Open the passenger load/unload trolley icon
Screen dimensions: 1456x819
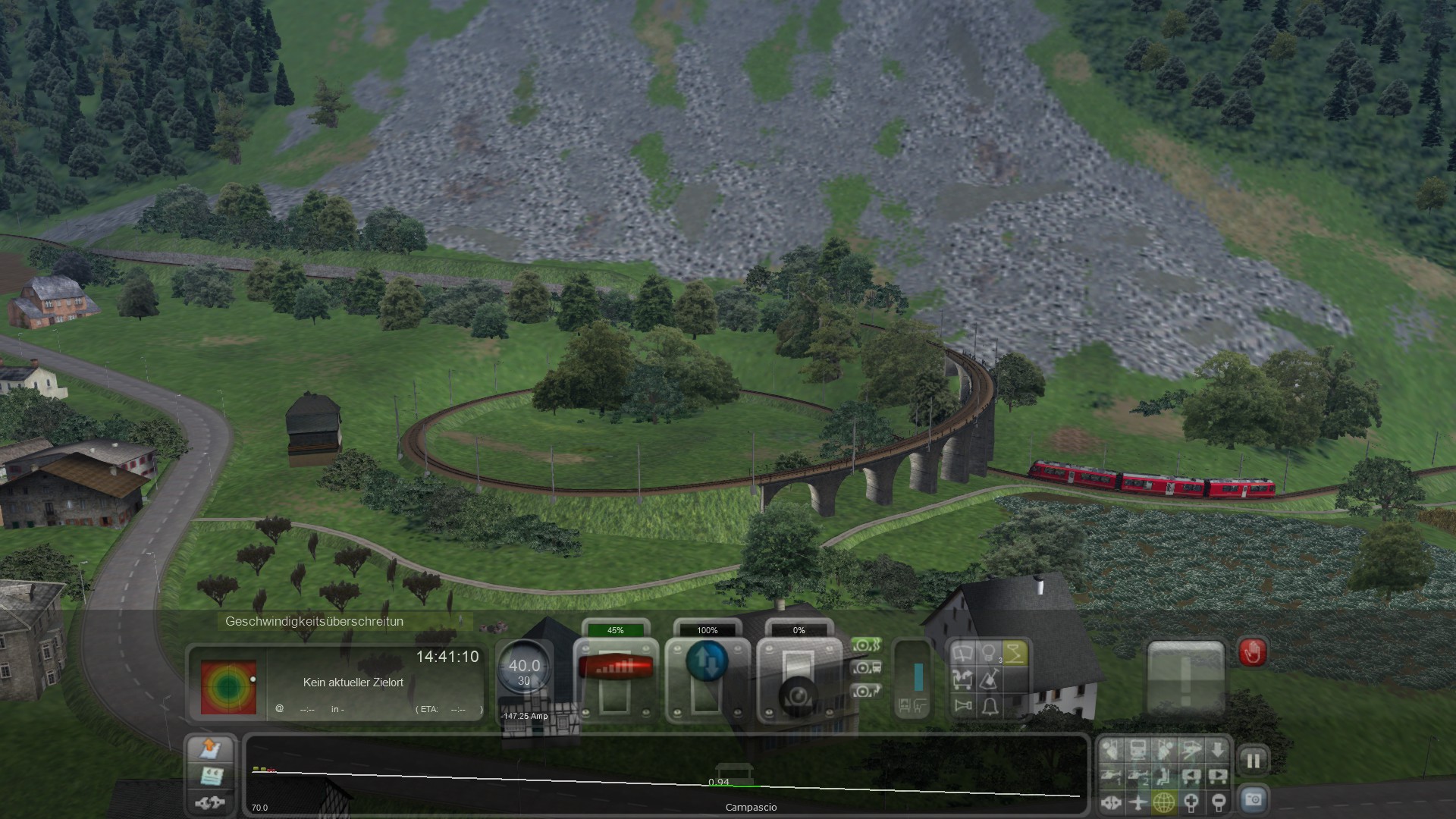963,679
